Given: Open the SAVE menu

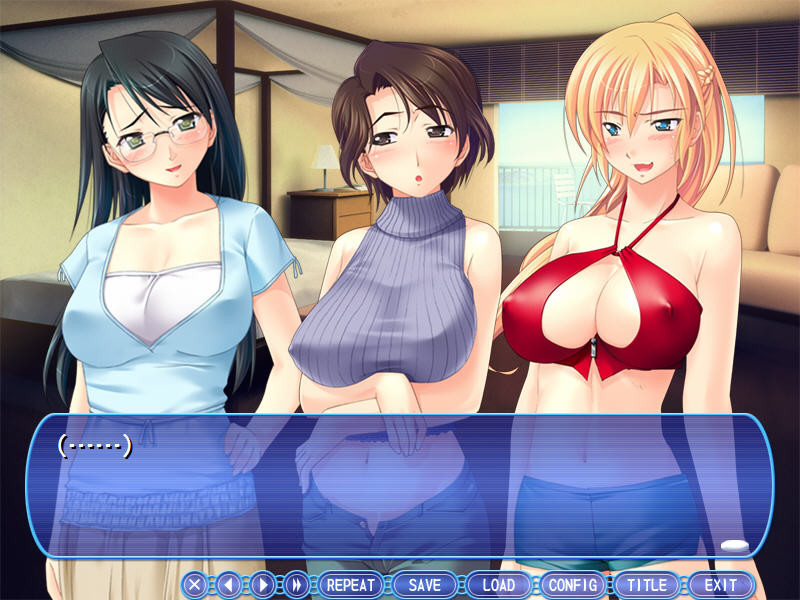Looking at the screenshot, I should 425,585.
